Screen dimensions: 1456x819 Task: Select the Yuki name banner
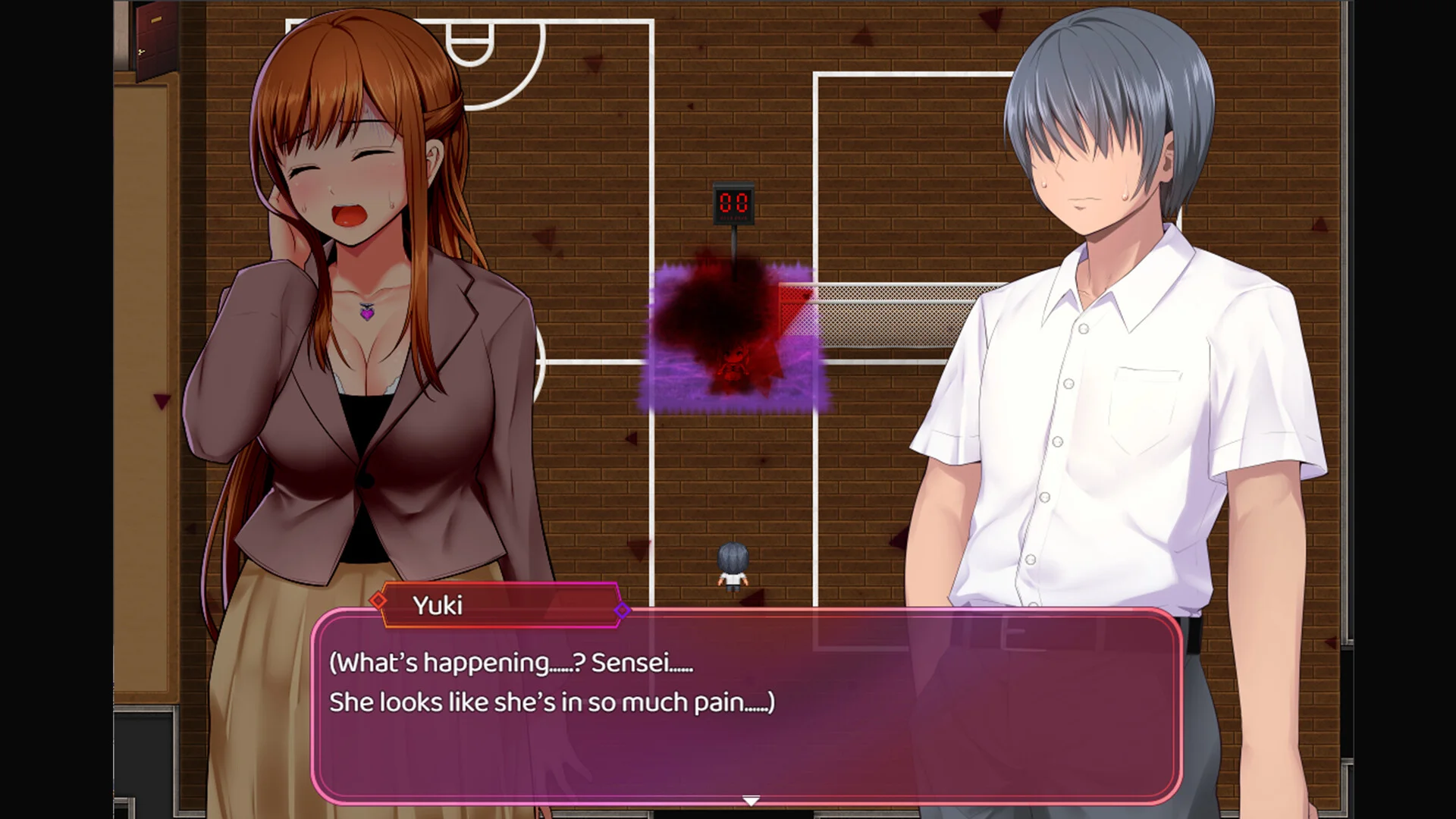[x=500, y=606]
